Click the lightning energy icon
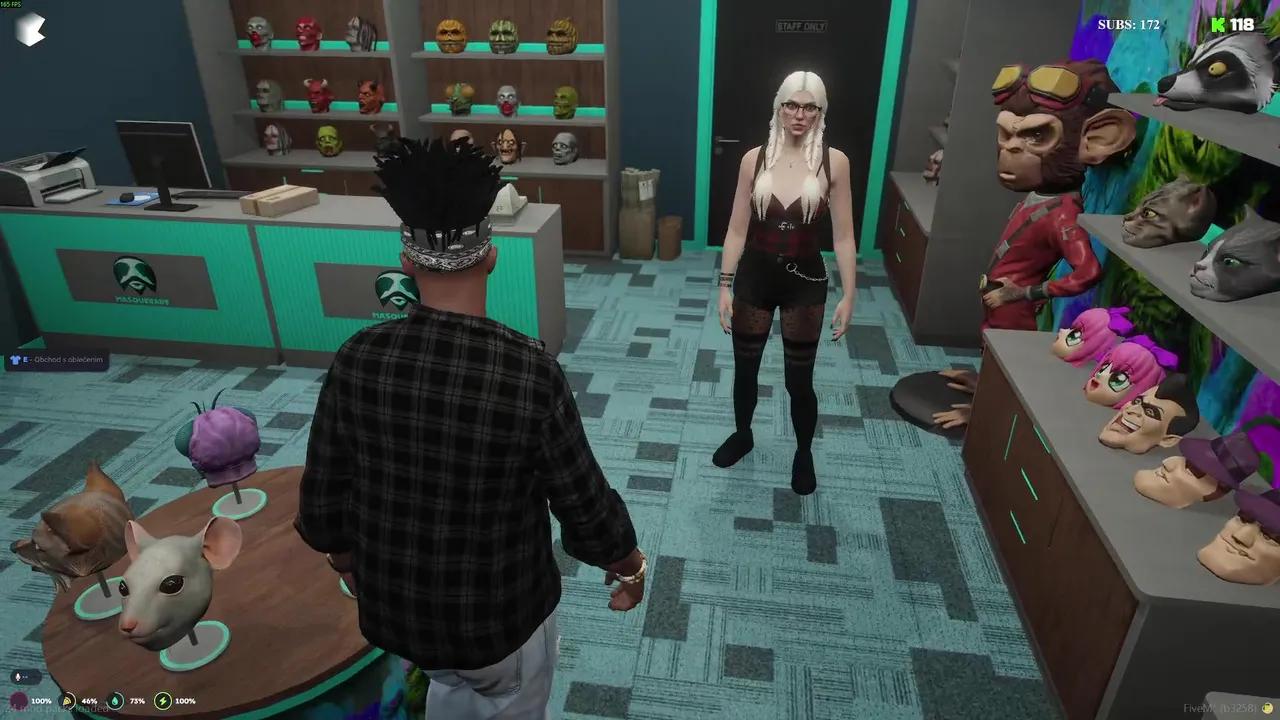 point(162,701)
